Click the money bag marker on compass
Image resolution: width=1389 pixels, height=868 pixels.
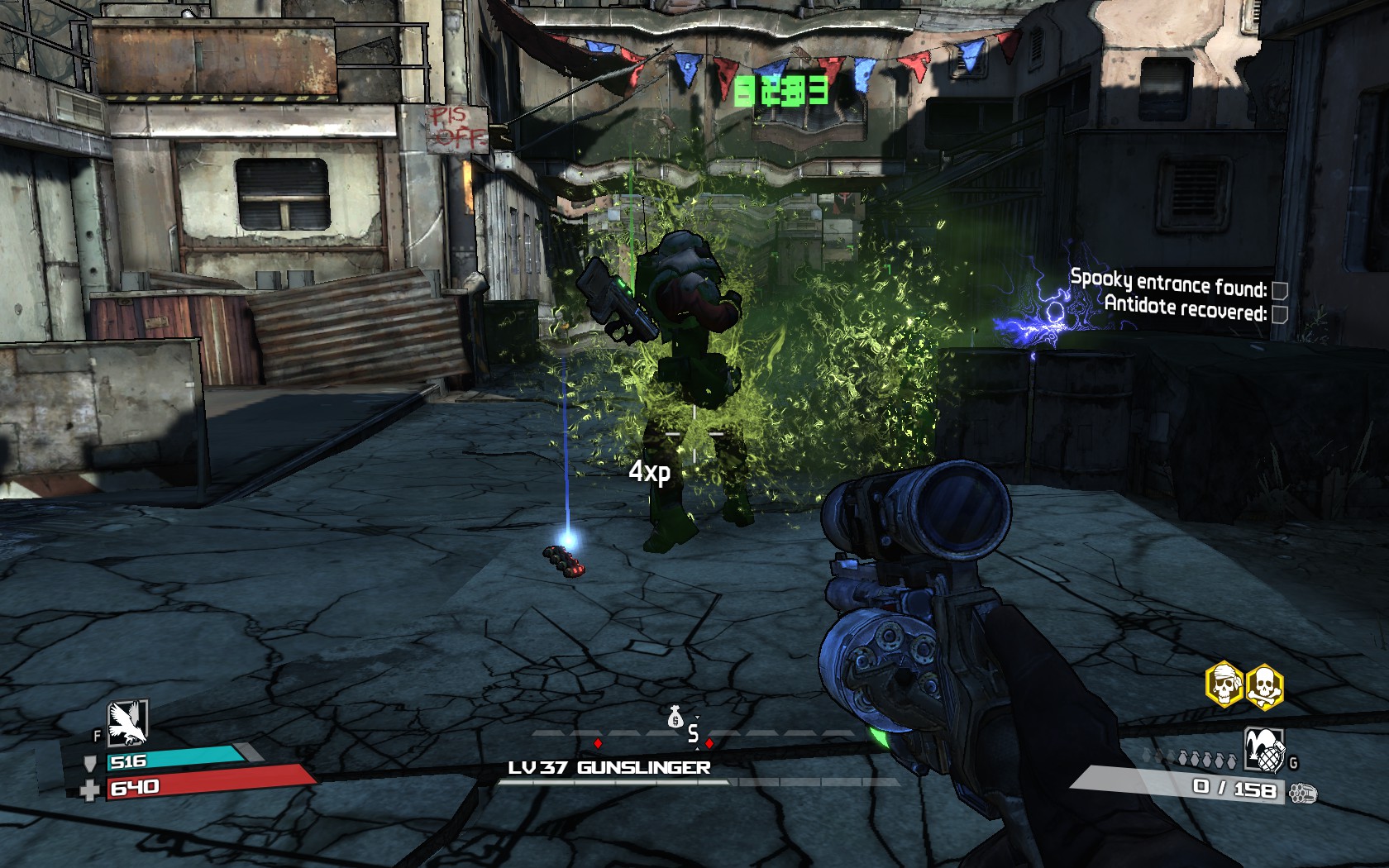(675, 718)
